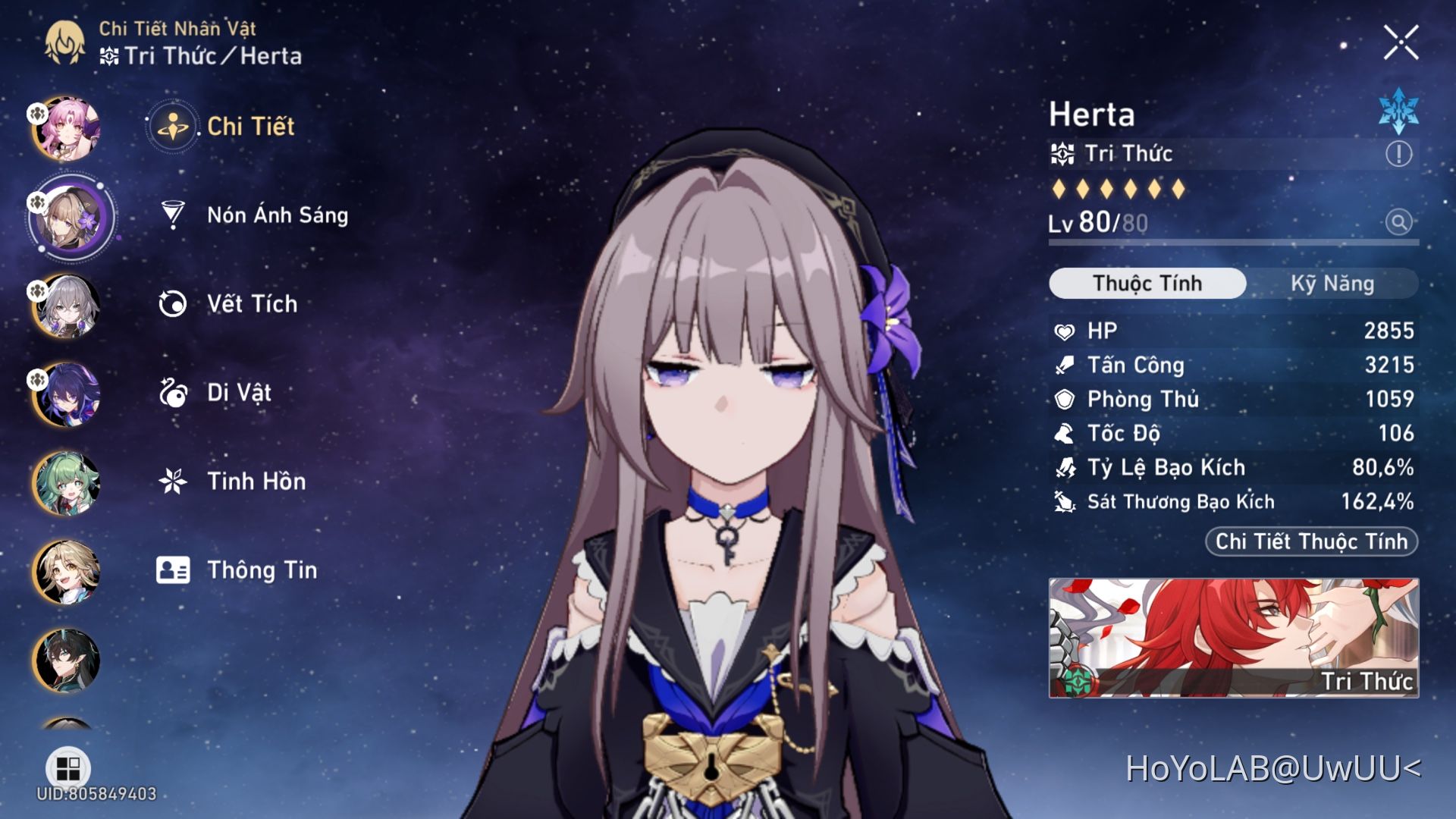
Task: Toggle the paw marker on the purple-haired character avatar
Action: click(36, 381)
